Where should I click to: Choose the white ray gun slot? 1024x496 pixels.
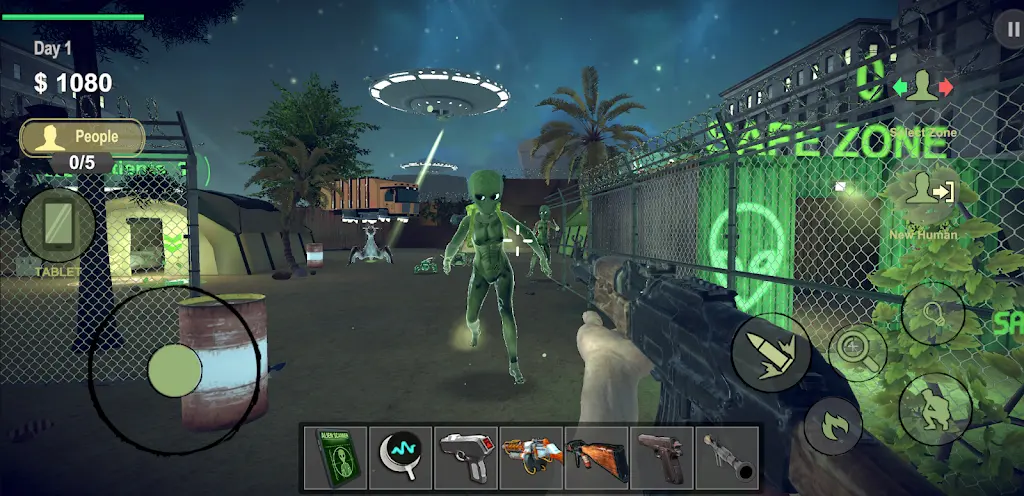pos(464,457)
